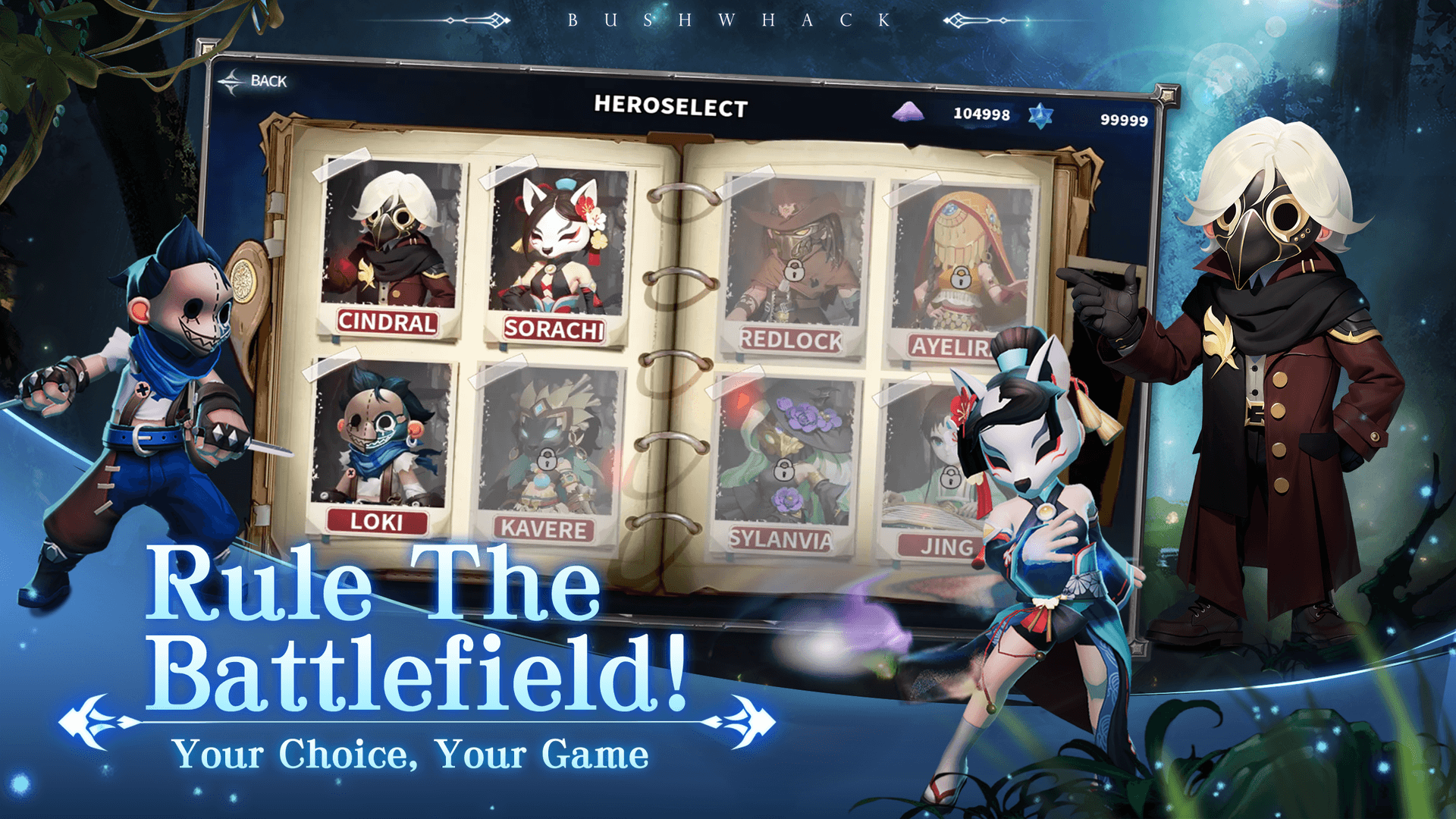Image resolution: width=1456 pixels, height=819 pixels.
Task: Unlock Jing via the padlock icon
Action: pyautogui.click(x=951, y=478)
